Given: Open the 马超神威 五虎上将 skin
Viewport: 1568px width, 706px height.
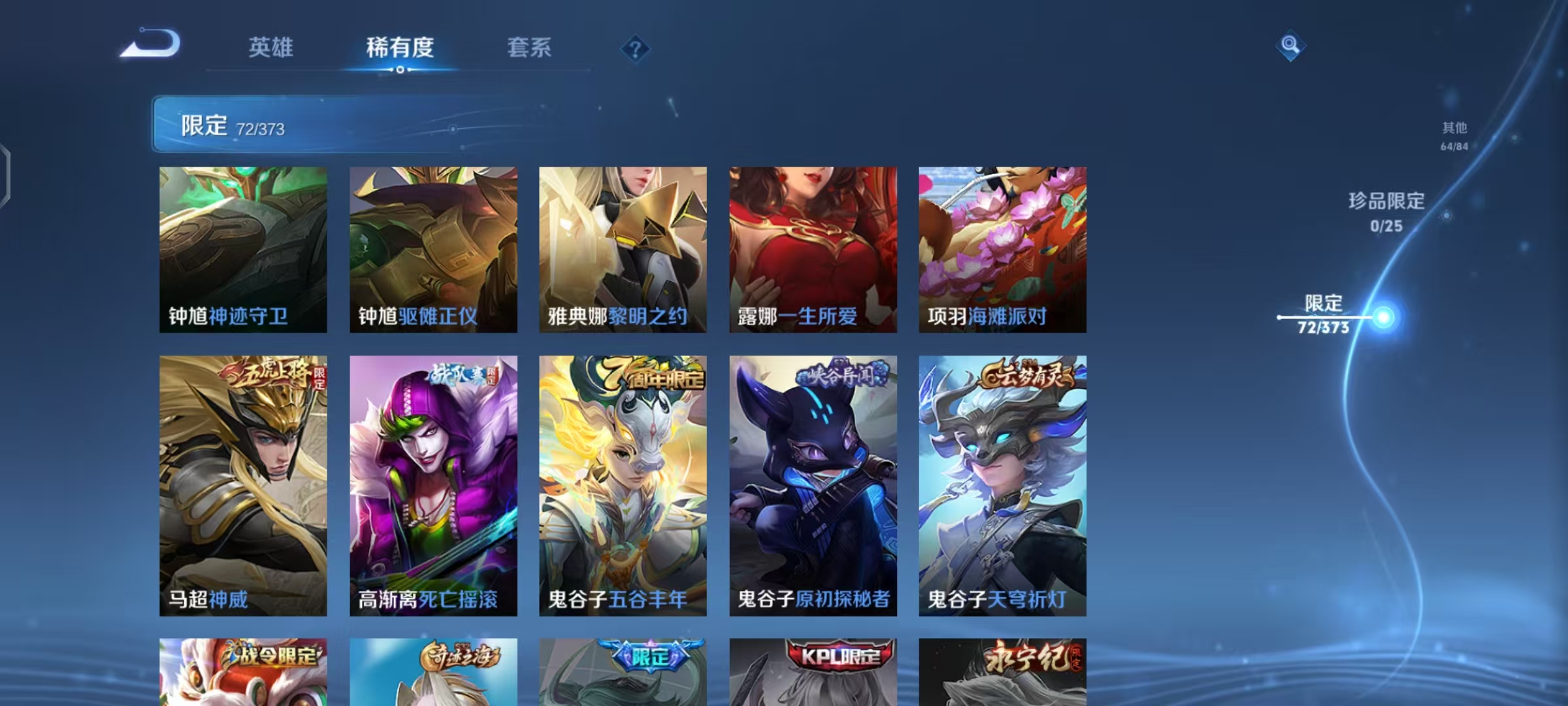Looking at the screenshot, I should tap(242, 484).
